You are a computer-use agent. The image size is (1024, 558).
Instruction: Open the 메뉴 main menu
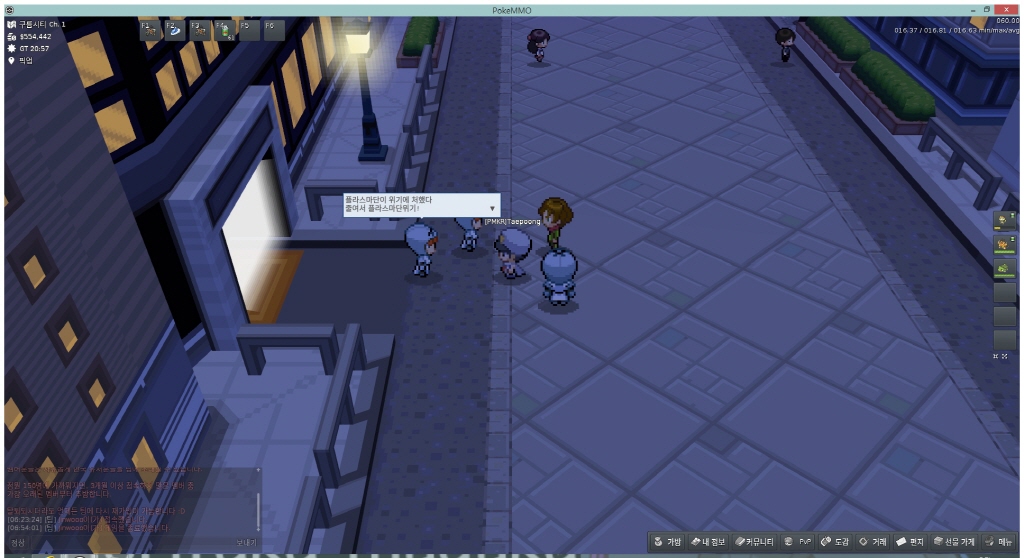[999, 541]
